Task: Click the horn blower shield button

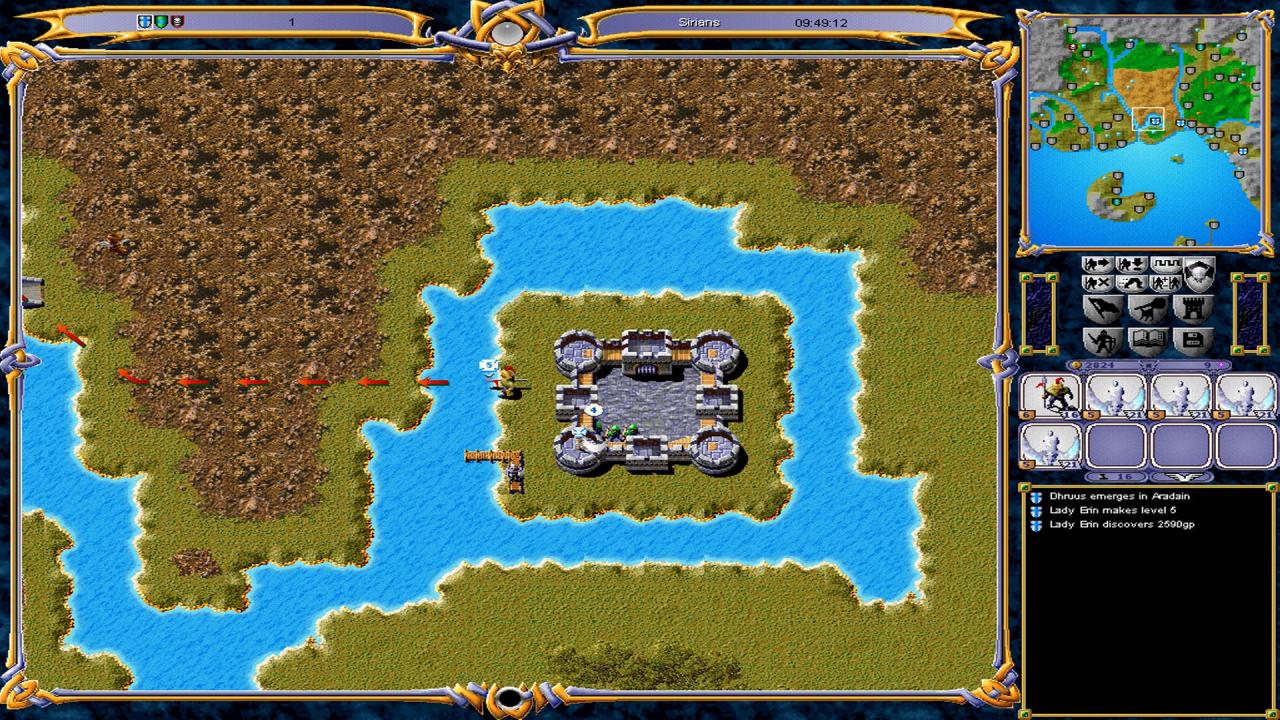Action: (x=1147, y=309)
